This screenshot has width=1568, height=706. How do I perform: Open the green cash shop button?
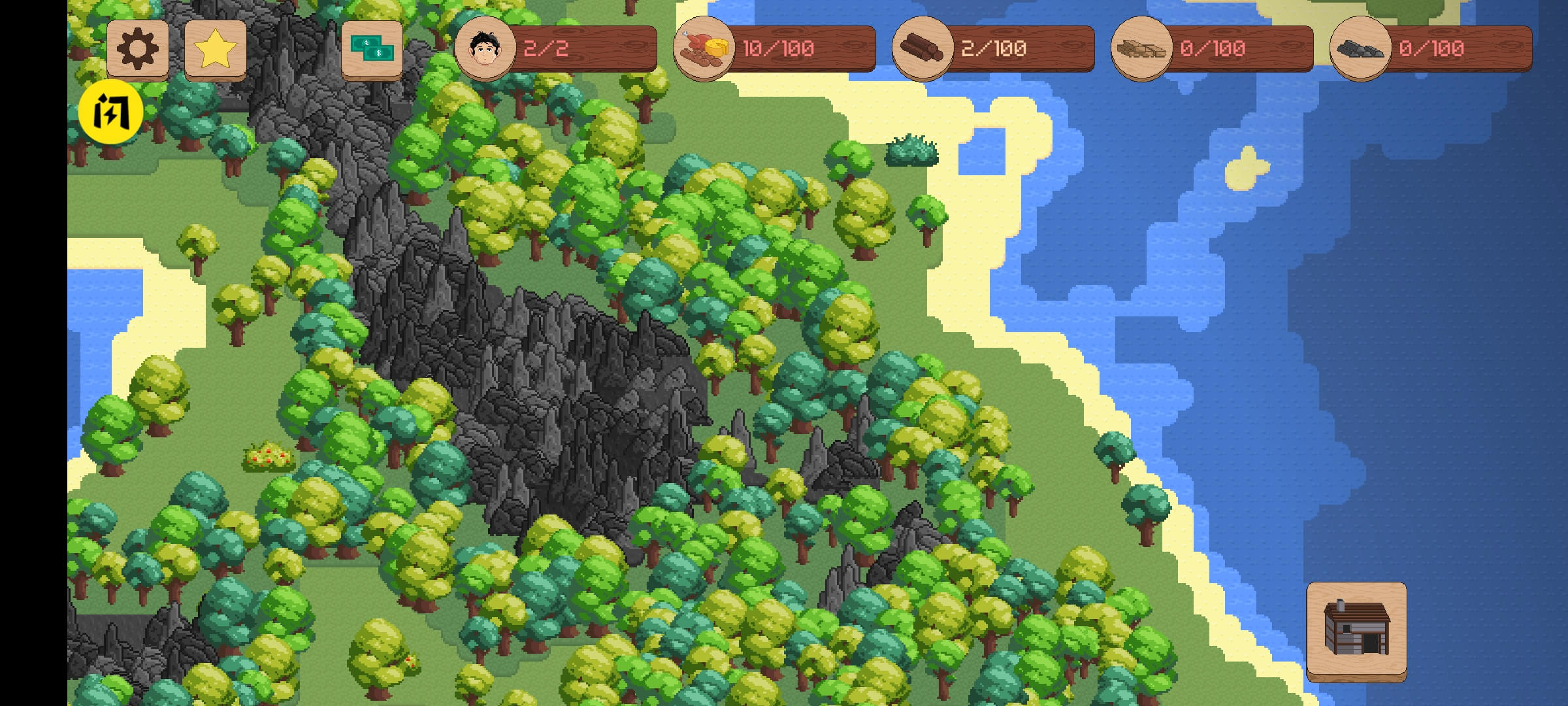pyautogui.click(x=372, y=49)
